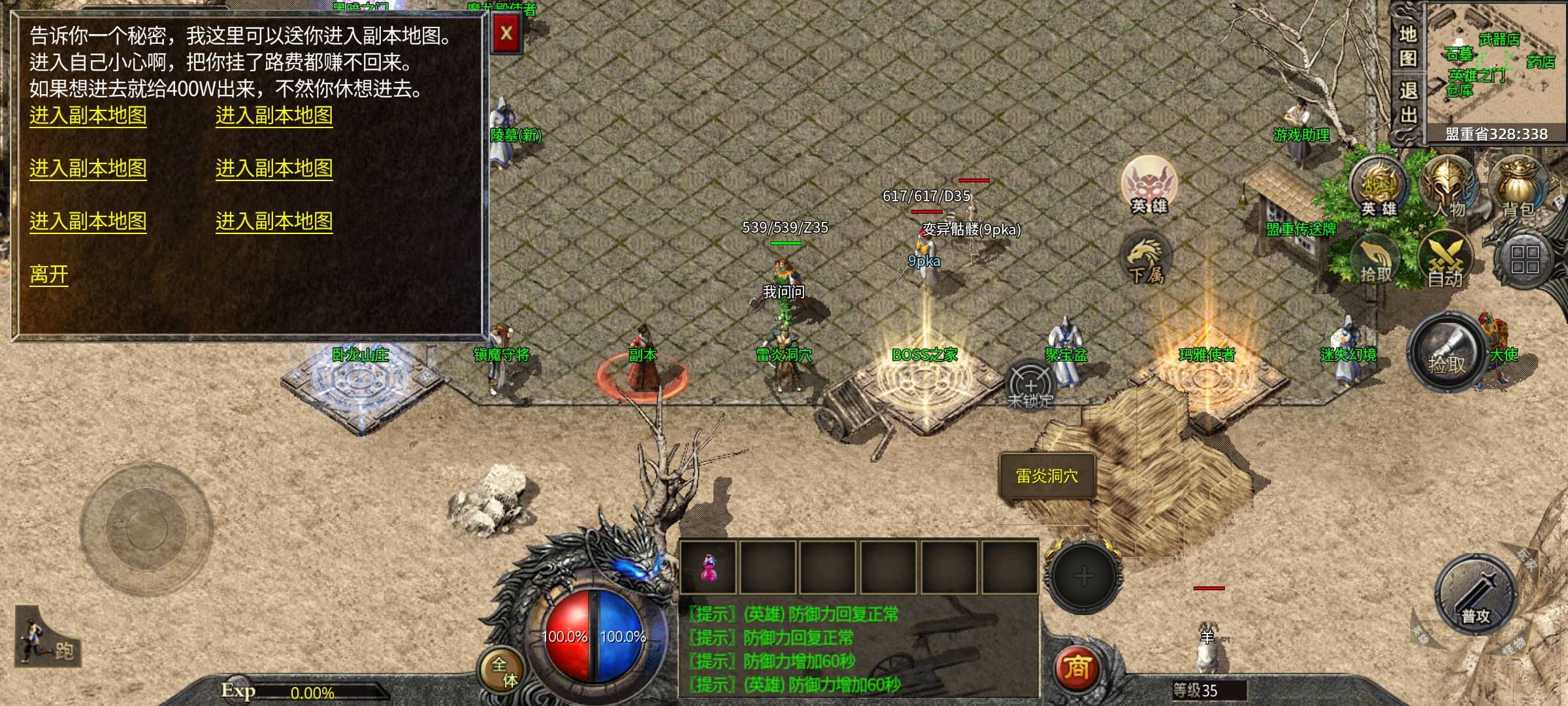This screenshot has height=706, width=1568.
Task: Open the demon-mask 英雄 hero icon
Action: pyautogui.click(x=1149, y=185)
